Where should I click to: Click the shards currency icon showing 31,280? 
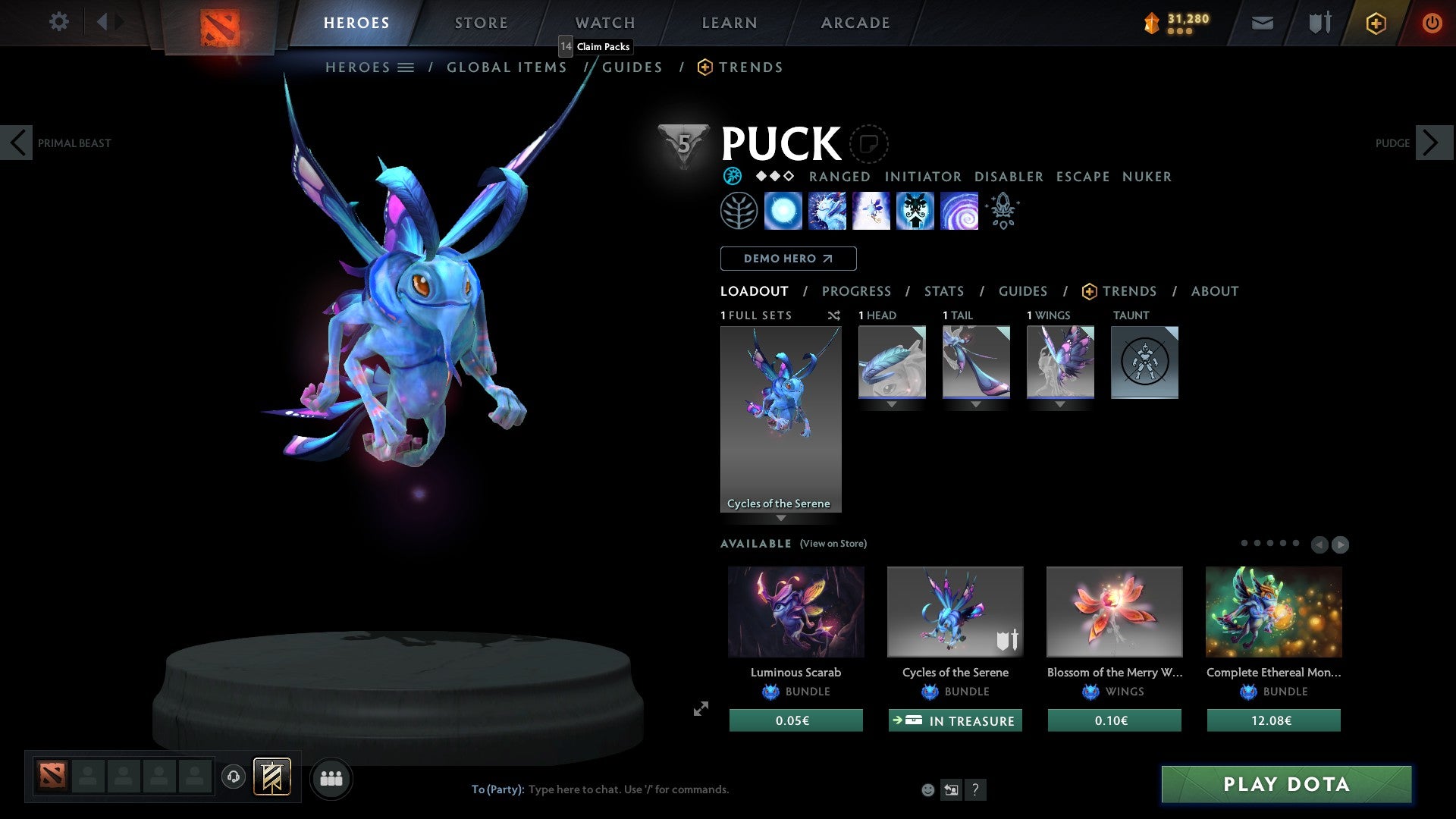point(1154,22)
